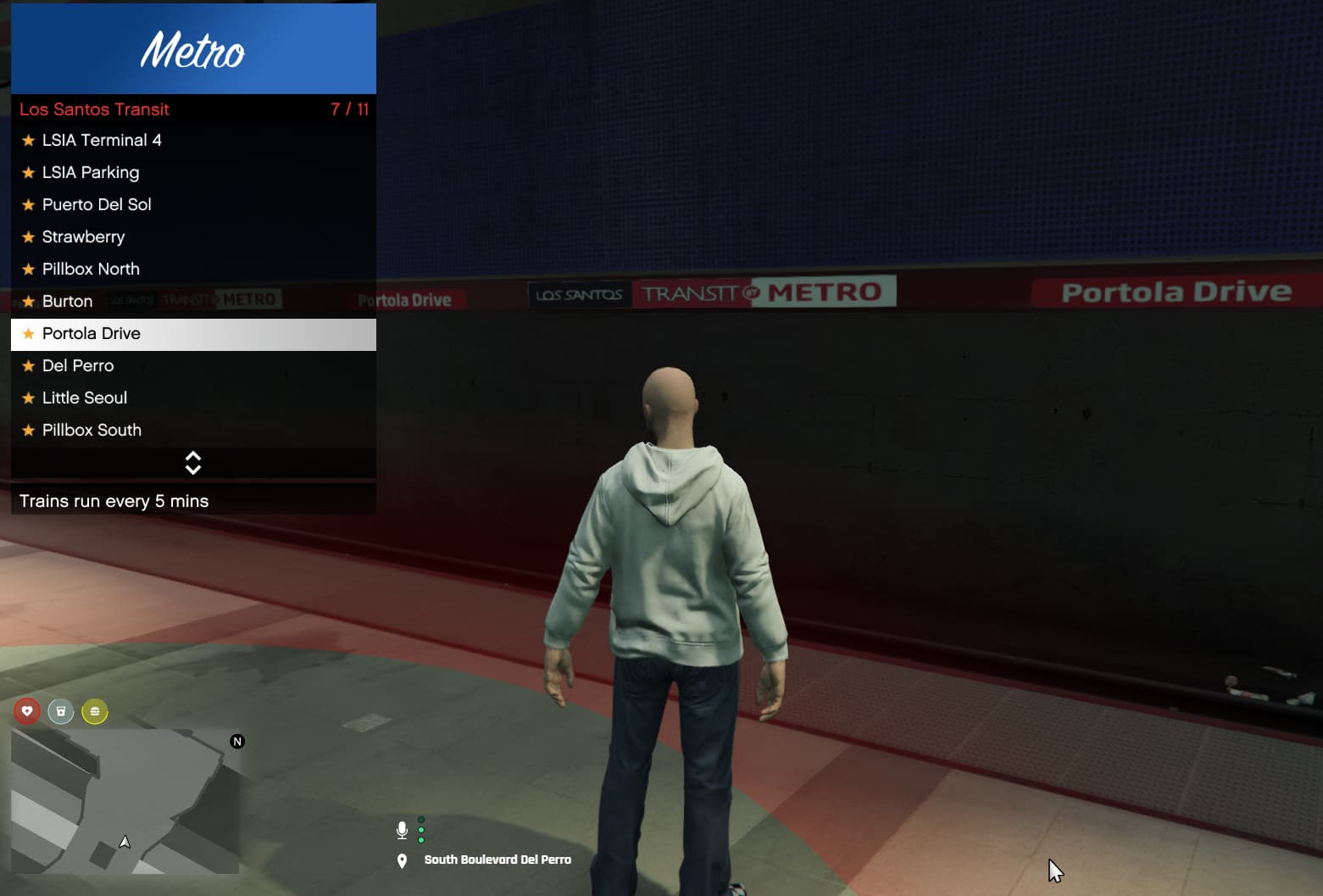
Task: Click the compass N marker on the minimap
Action: (x=237, y=741)
